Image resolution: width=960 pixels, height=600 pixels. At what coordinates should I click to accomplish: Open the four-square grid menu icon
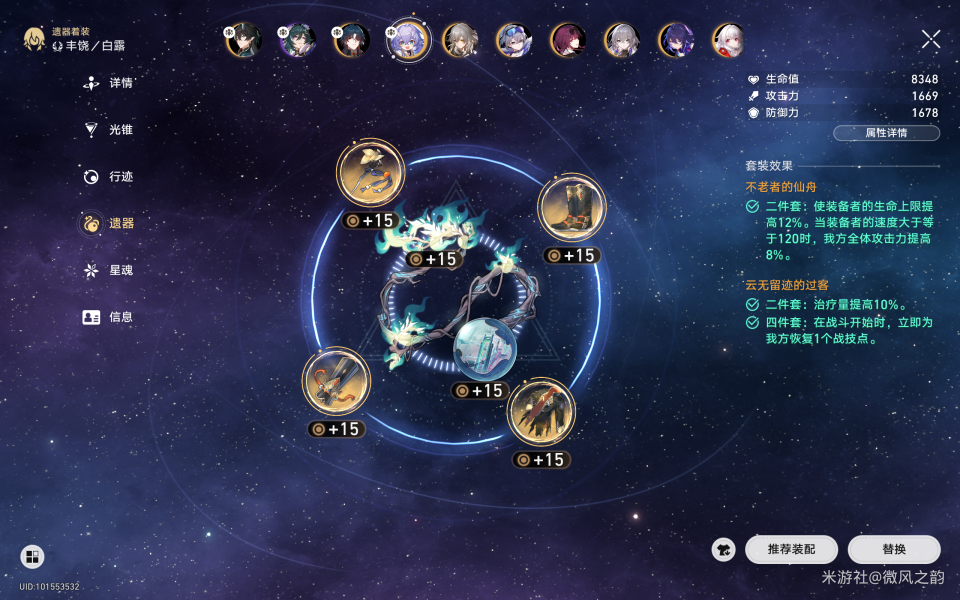click(33, 557)
